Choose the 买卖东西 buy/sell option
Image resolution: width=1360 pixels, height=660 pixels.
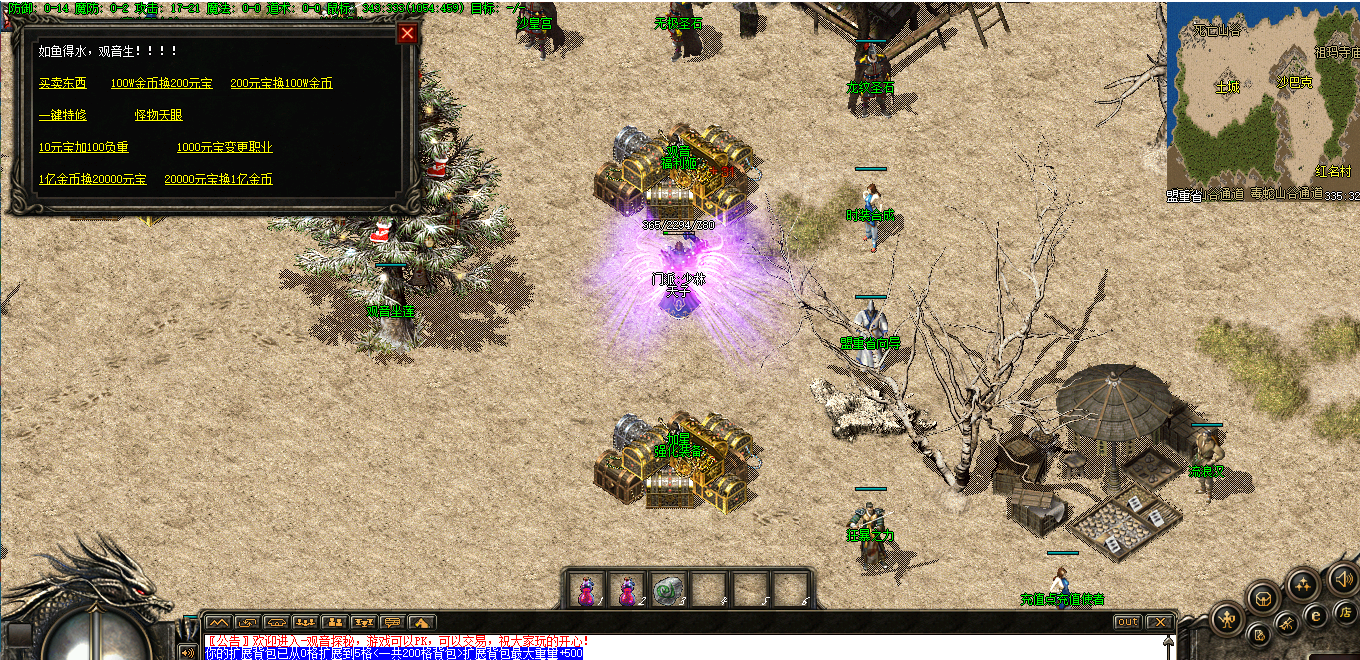point(63,84)
